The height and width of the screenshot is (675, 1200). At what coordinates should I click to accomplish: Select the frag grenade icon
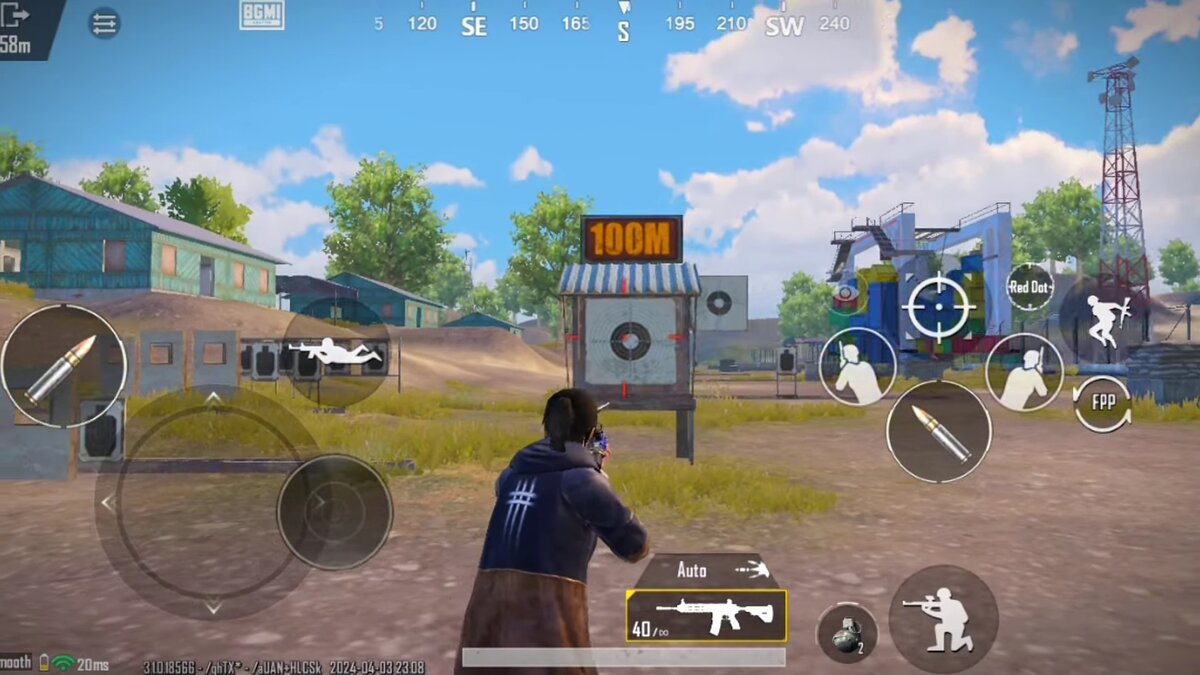click(846, 633)
